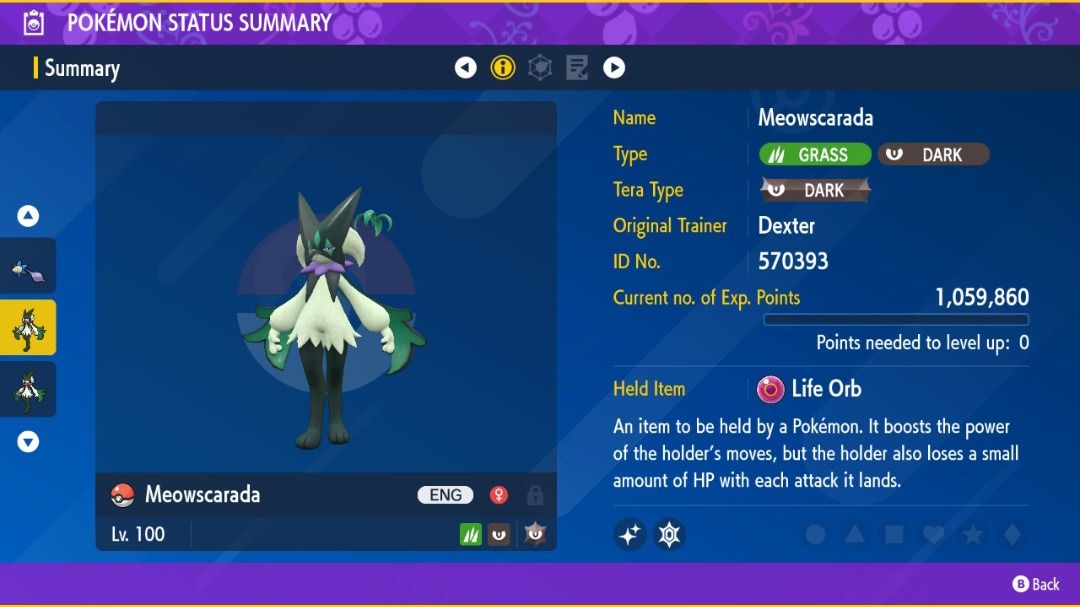1080x607 pixels.
Task: Select the shiny sparkle icon
Action: 630,535
